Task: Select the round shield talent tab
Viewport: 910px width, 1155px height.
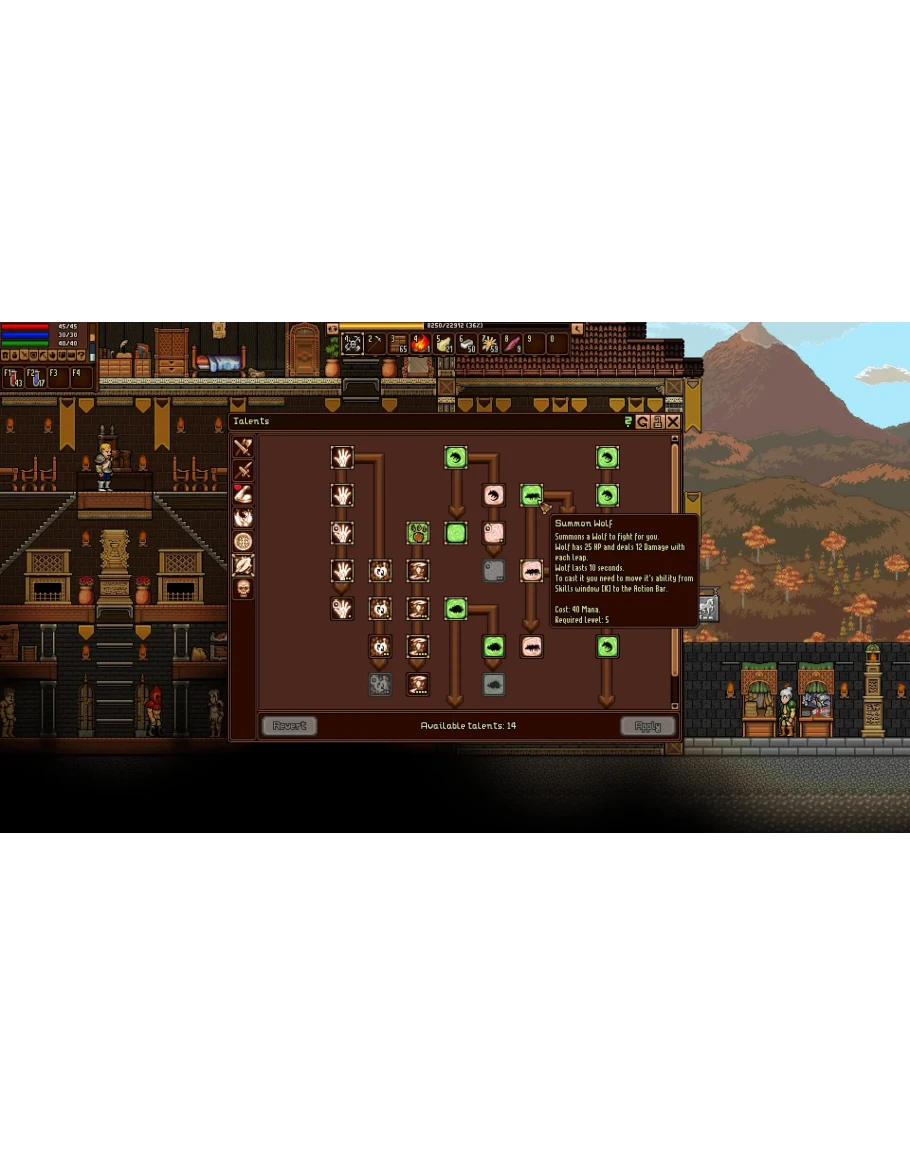Action: (243, 541)
